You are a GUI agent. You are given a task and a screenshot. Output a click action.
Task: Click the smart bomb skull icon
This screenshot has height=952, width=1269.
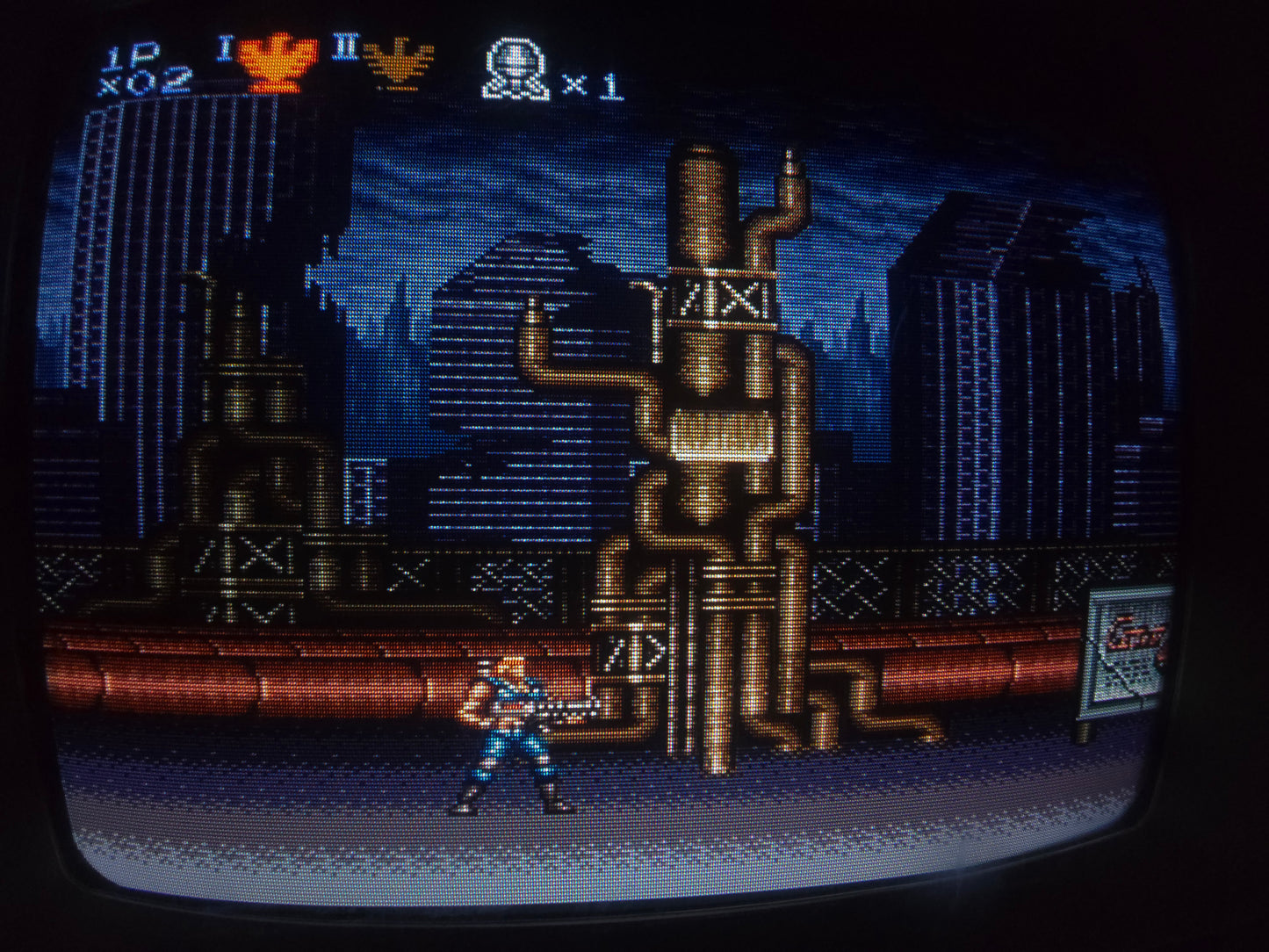pyautogui.click(x=516, y=69)
